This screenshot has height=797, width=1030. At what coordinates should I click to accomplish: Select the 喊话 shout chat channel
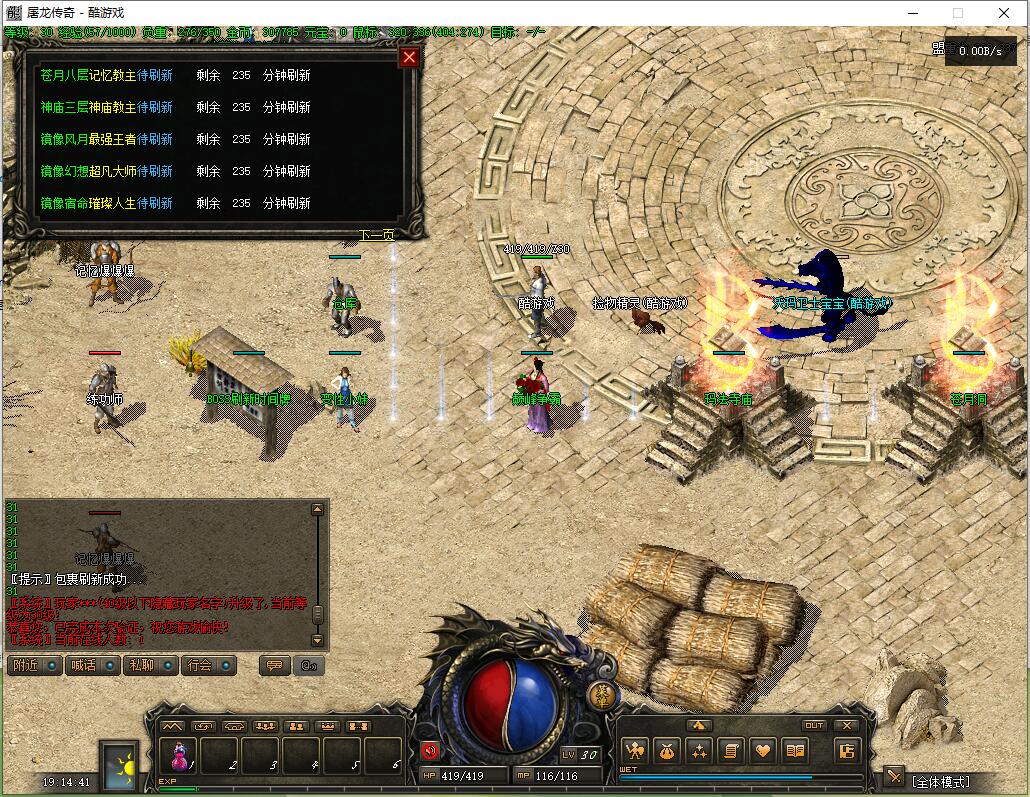coord(91,665)
